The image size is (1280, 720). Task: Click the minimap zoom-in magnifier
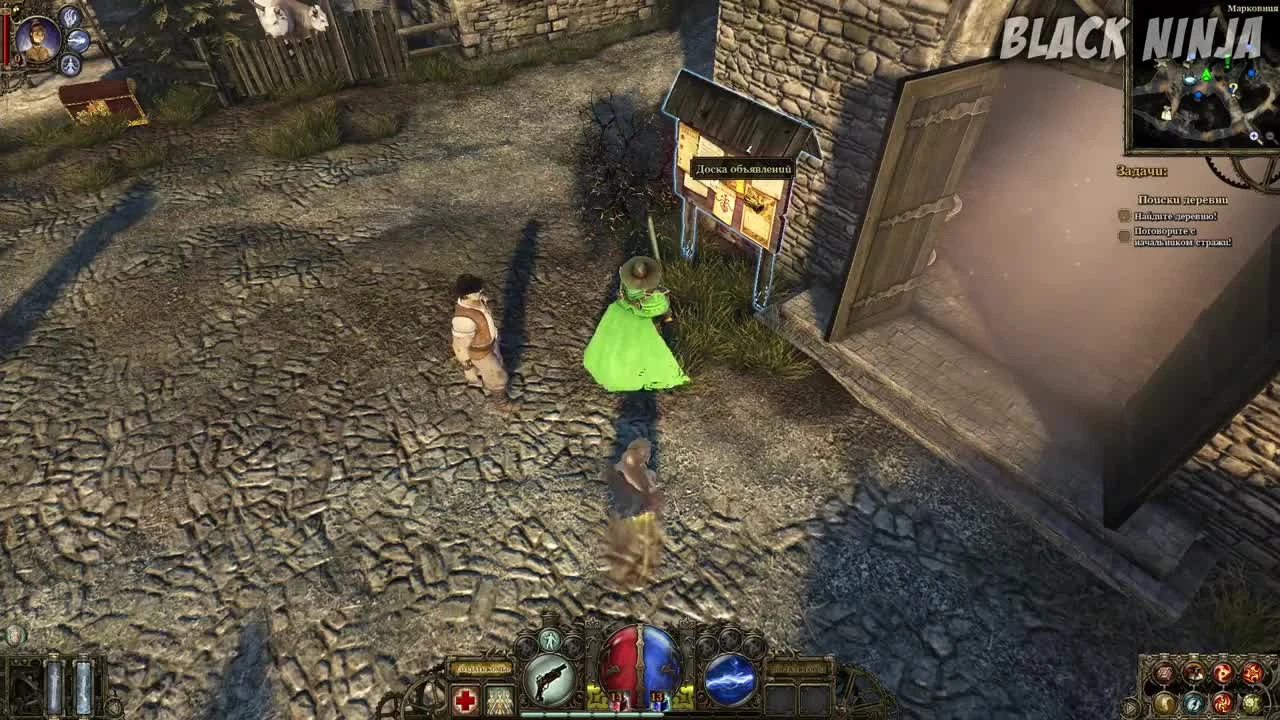[x=1253, y=136]
